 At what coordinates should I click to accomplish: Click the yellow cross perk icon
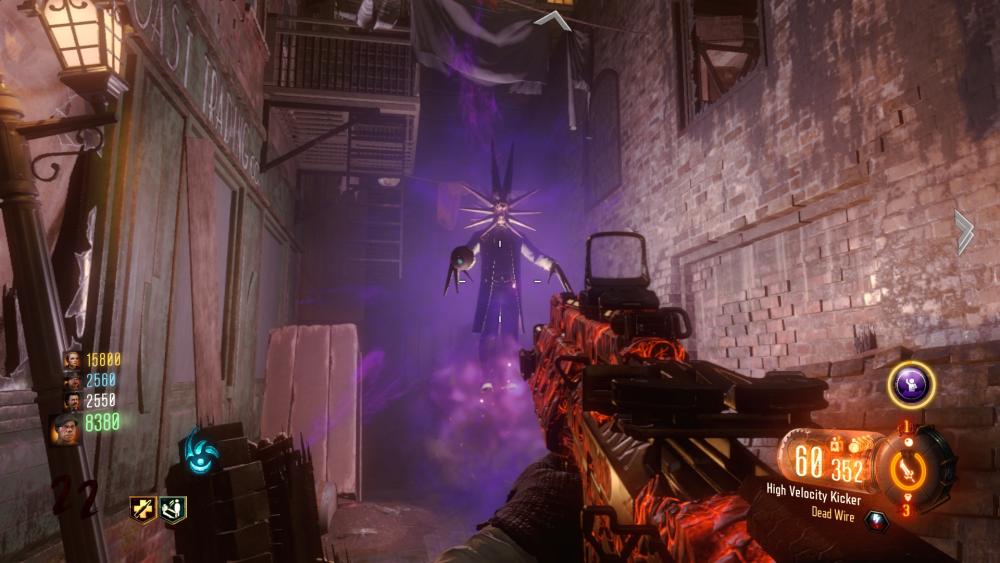(x=142, y=510)
